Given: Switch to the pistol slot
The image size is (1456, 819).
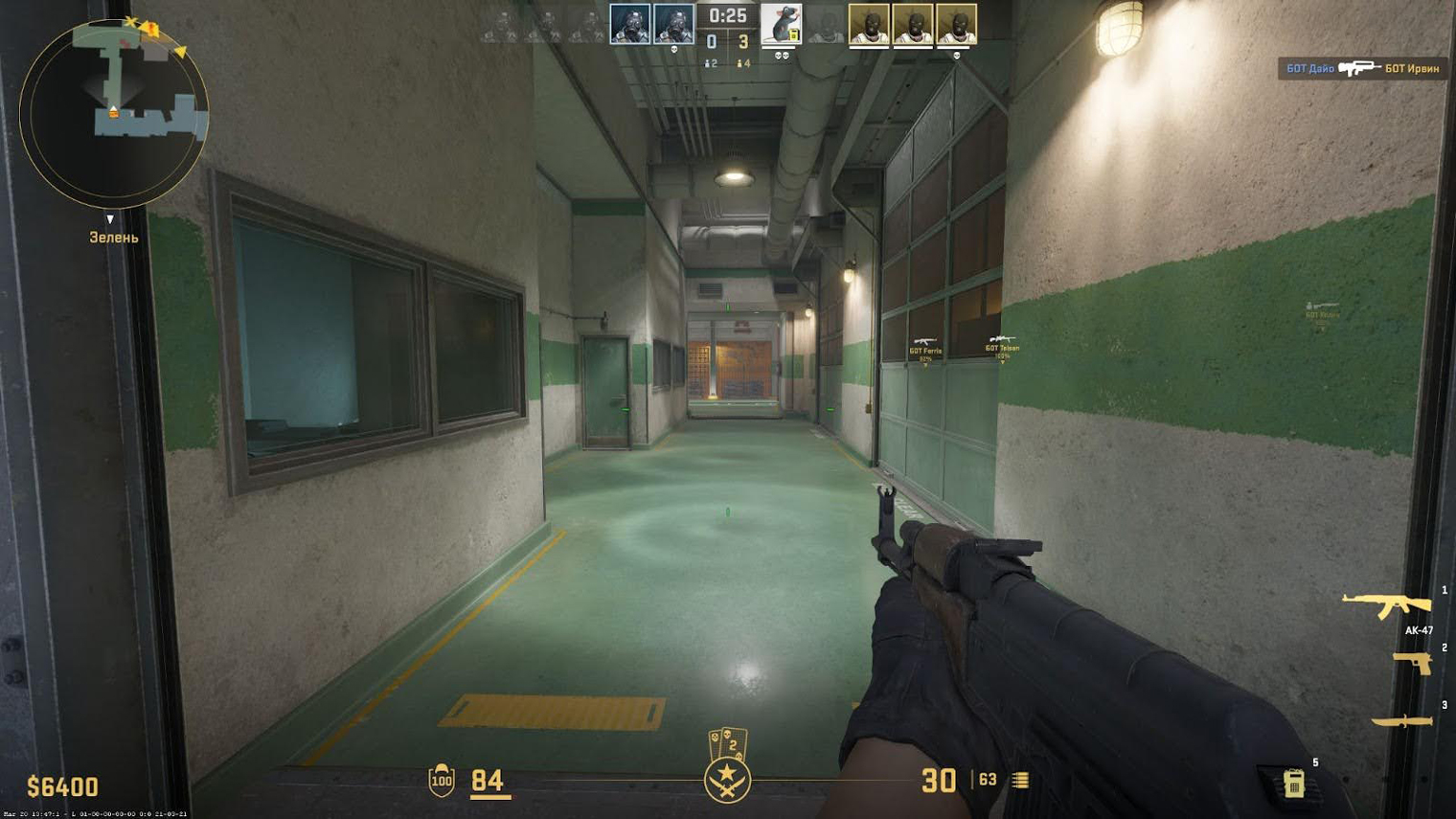Looking at the screenshot, I should 1412,663.
